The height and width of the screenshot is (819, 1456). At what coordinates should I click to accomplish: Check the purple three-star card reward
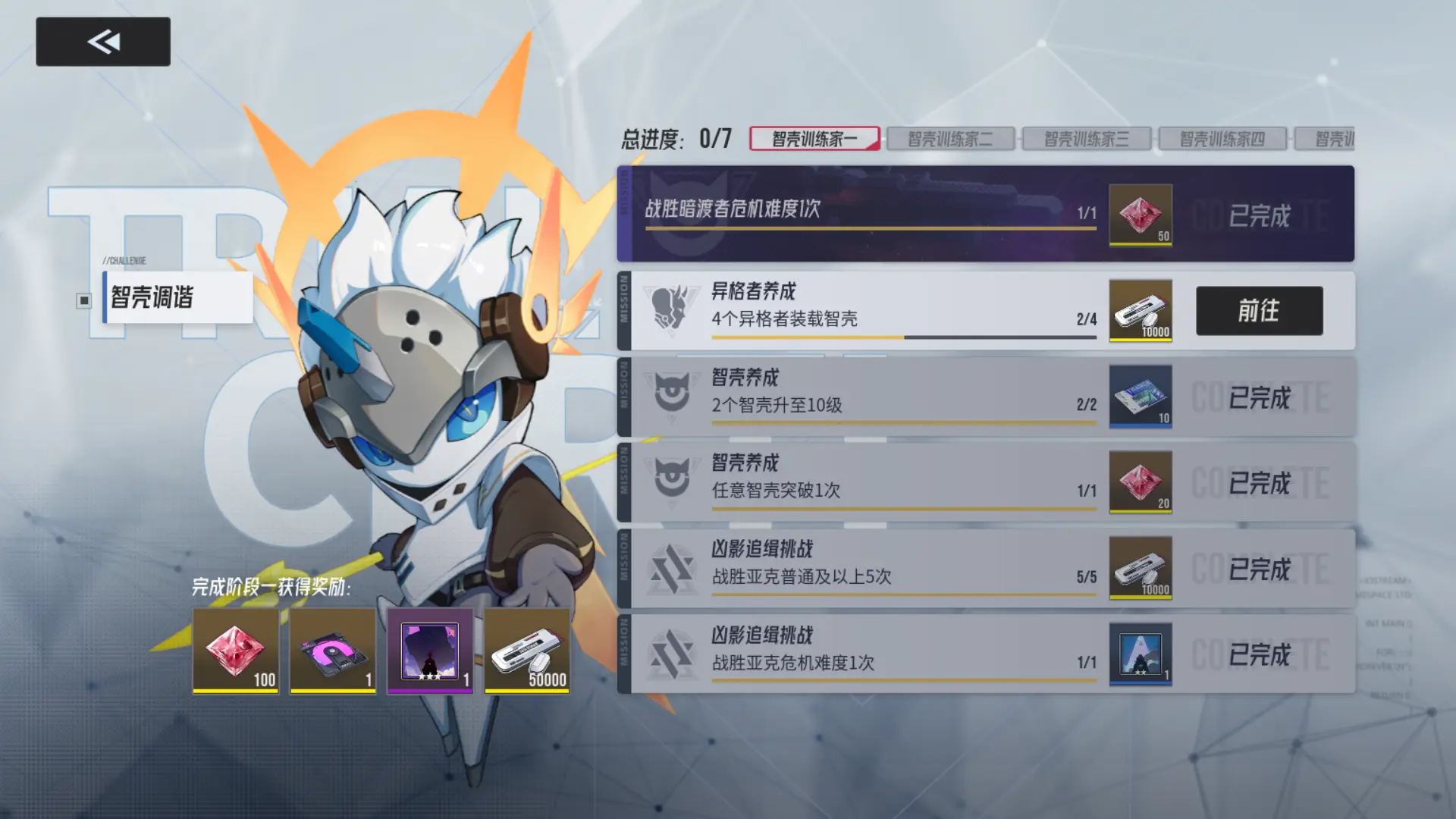click(x=430, y=651)
